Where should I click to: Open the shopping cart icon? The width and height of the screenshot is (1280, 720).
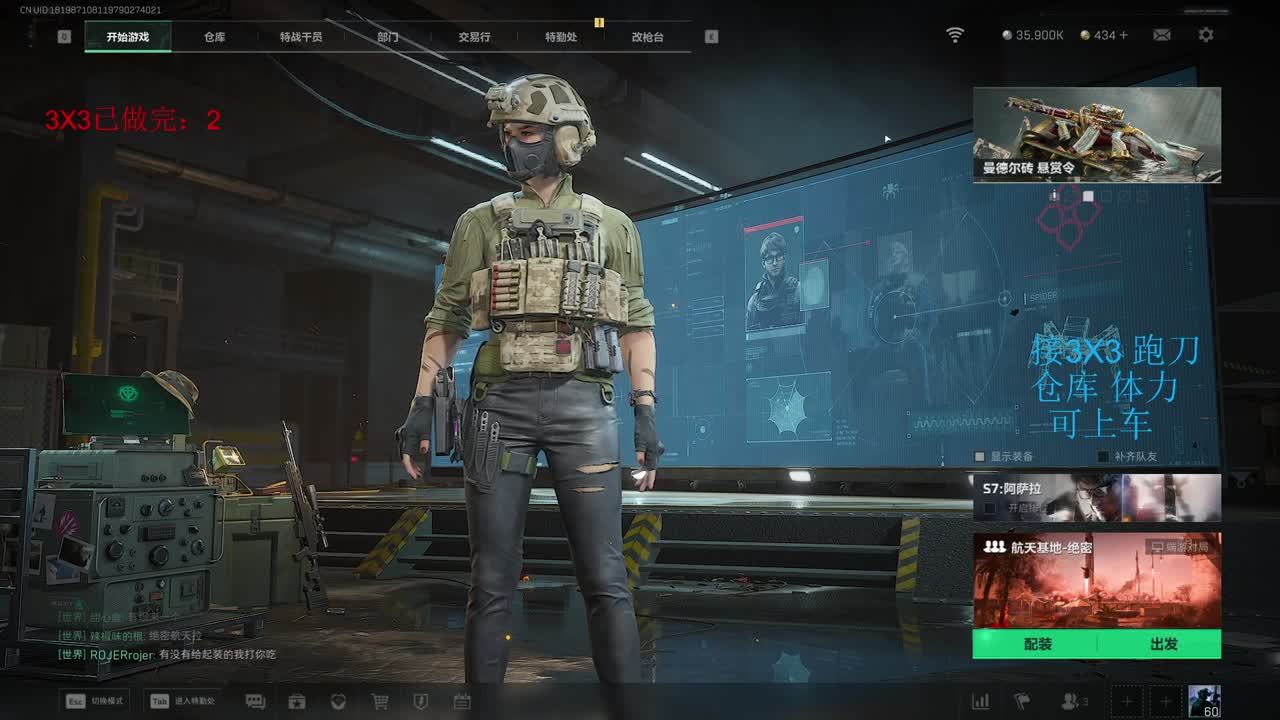coord(380,701)
